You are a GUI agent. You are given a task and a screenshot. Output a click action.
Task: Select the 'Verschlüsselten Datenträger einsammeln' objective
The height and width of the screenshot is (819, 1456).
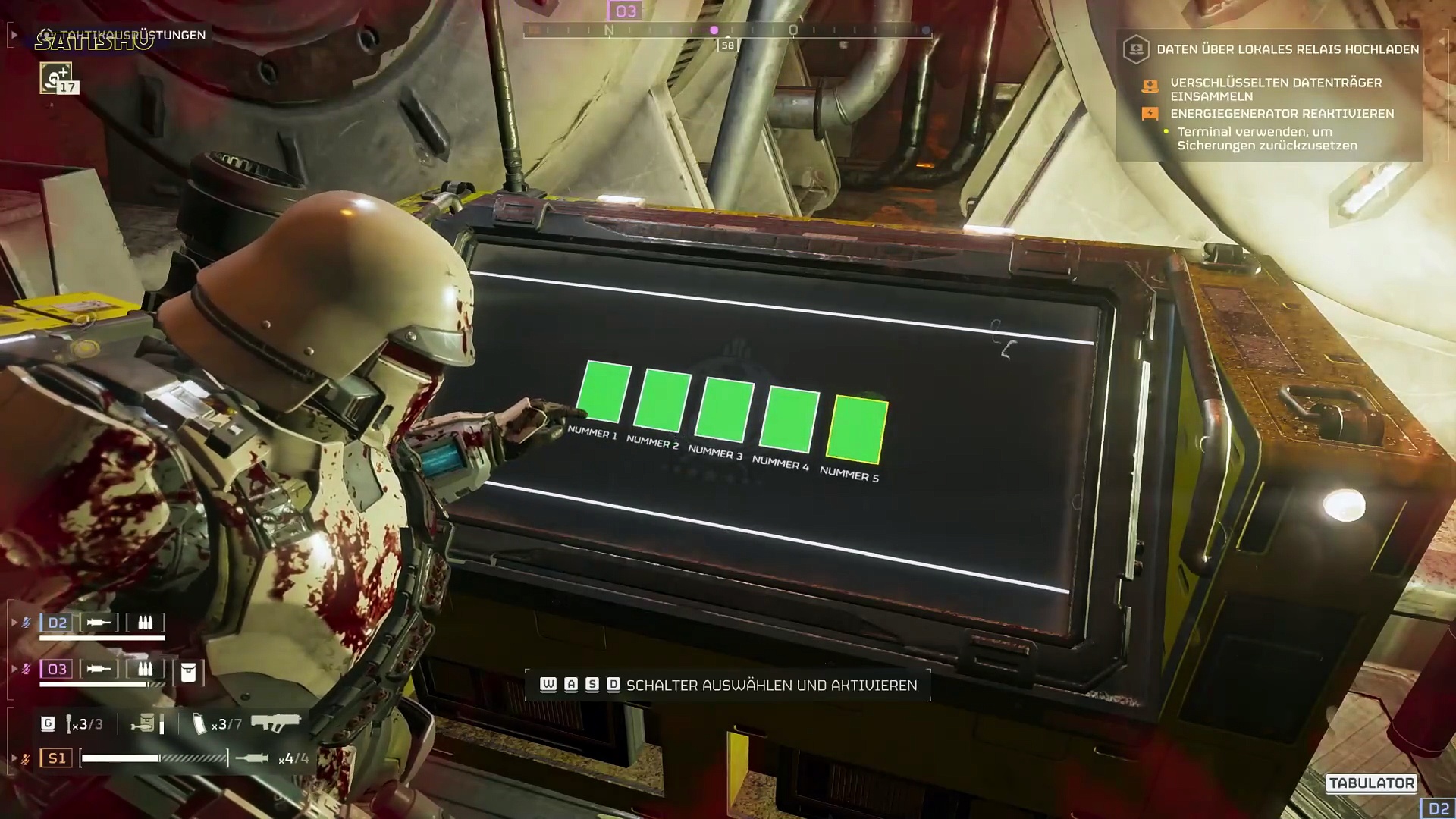coord(1276,89)
